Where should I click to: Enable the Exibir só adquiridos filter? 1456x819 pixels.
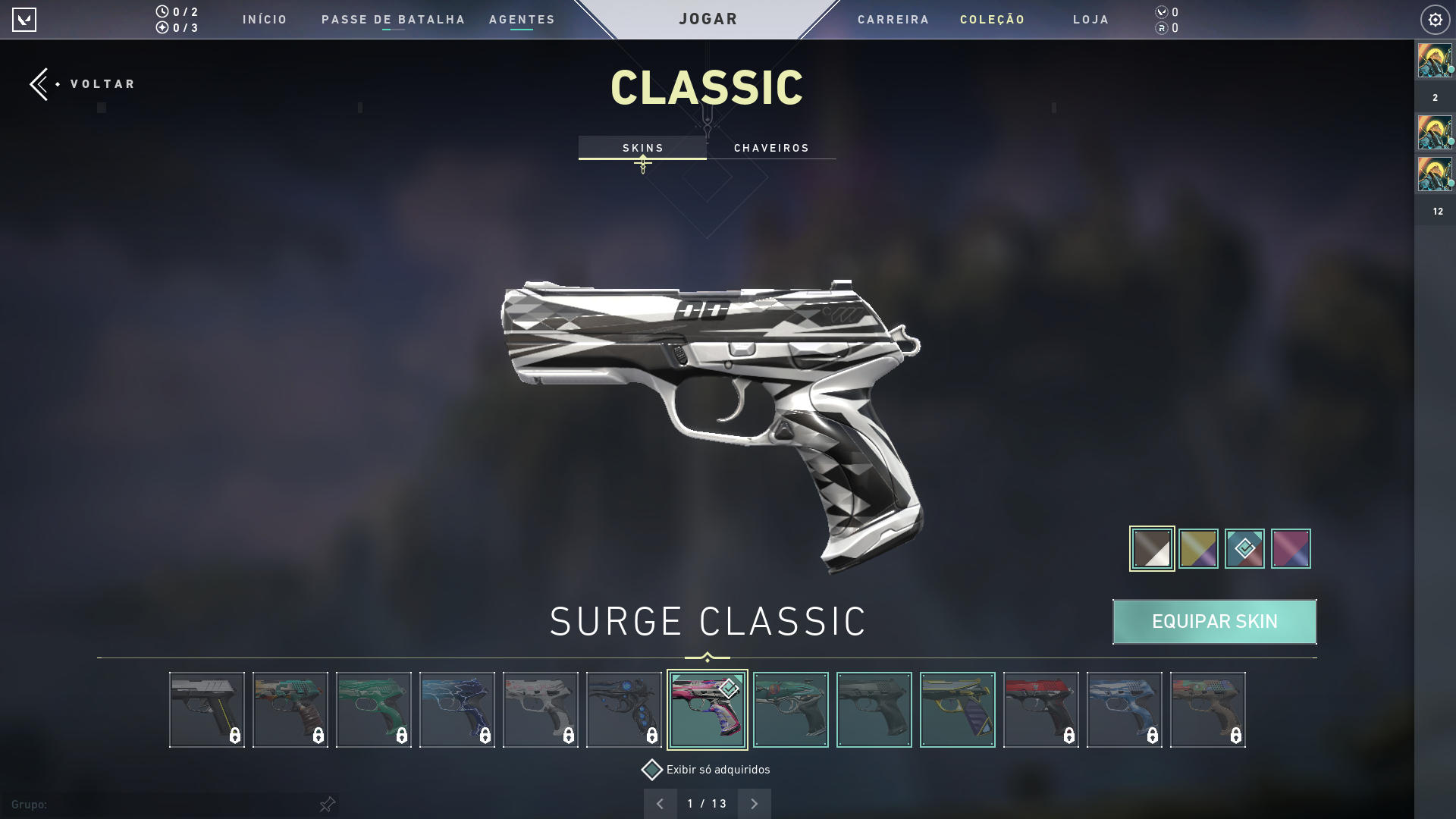[x=651, y=770]
